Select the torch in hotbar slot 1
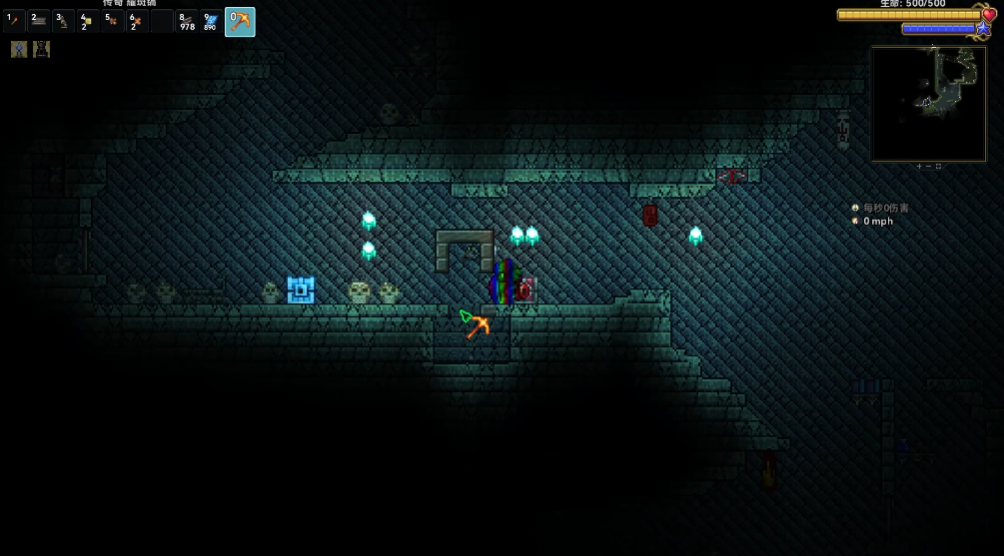Image resolution: width=1004 pixels, height=556 pixels. click(x=14, y=20)
